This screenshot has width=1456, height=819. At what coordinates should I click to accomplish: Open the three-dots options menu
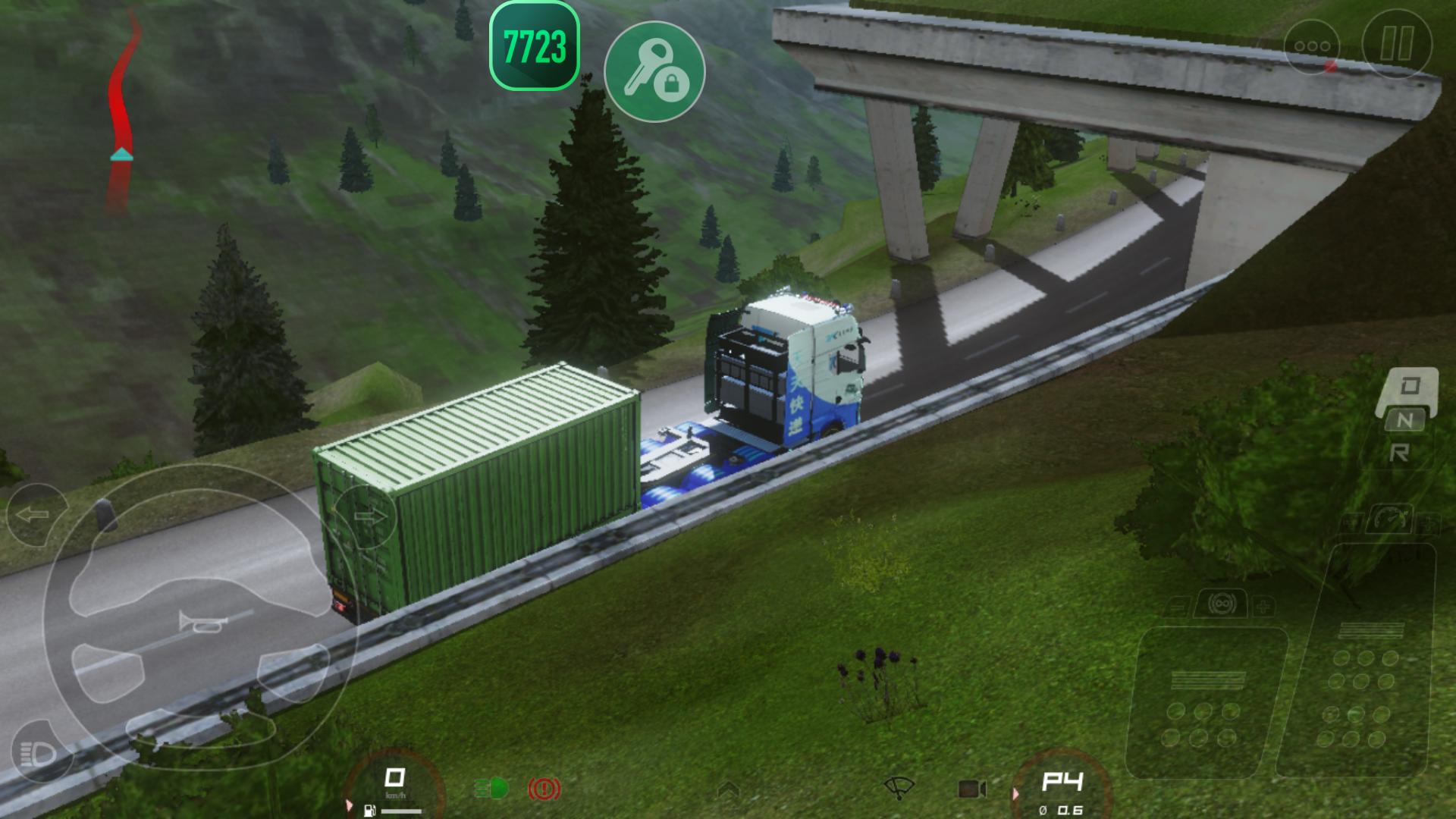[x=1312, y=45]
